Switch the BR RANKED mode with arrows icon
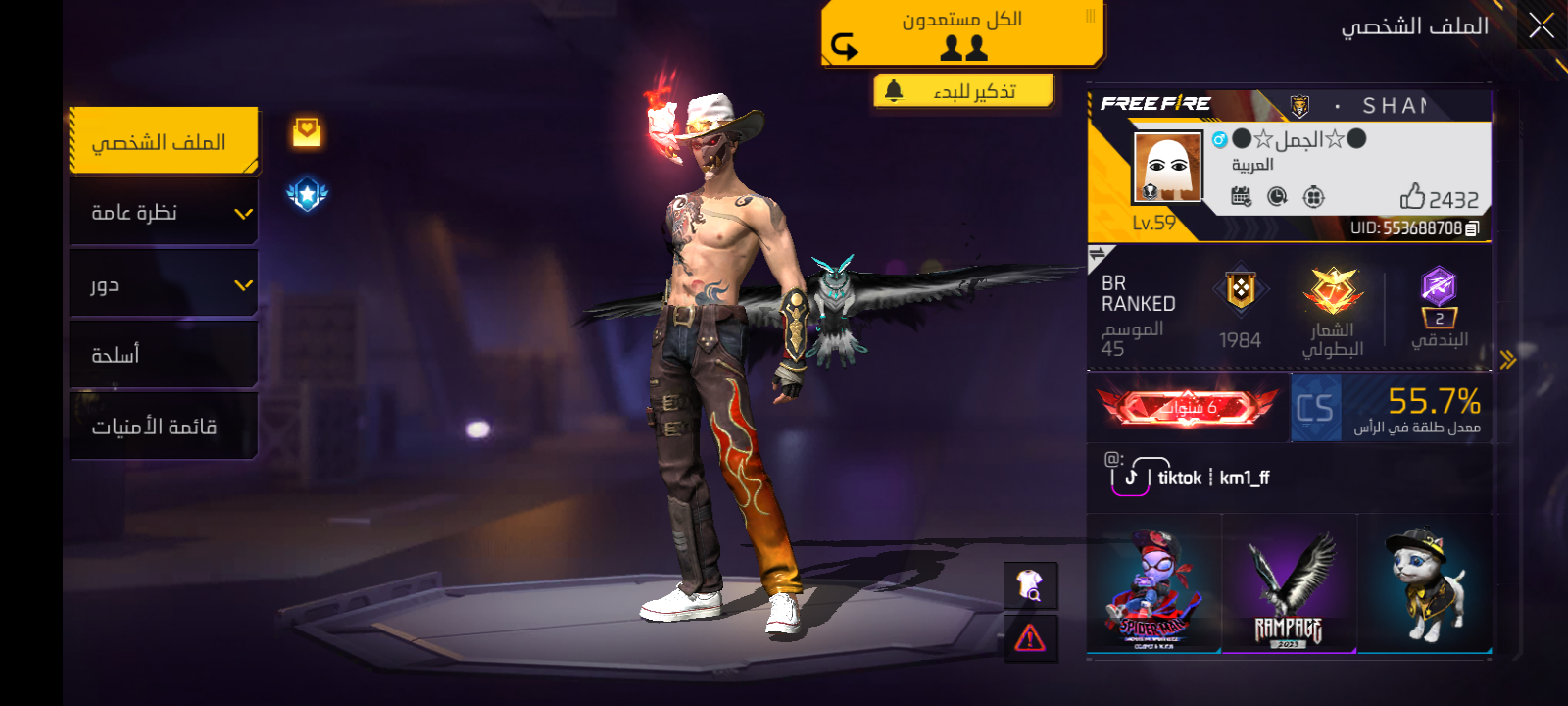The width and height of the screenshot is (1568, 706). [x=1098, y=254]
